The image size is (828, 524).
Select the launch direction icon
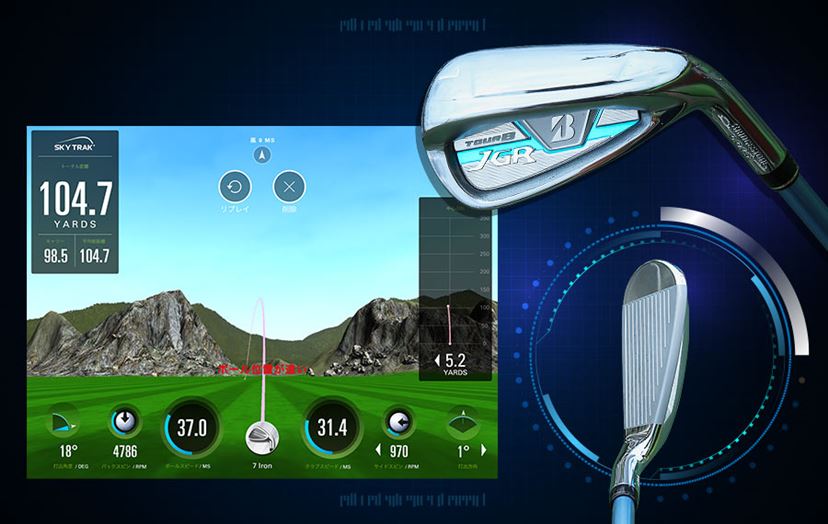[462, 420]
